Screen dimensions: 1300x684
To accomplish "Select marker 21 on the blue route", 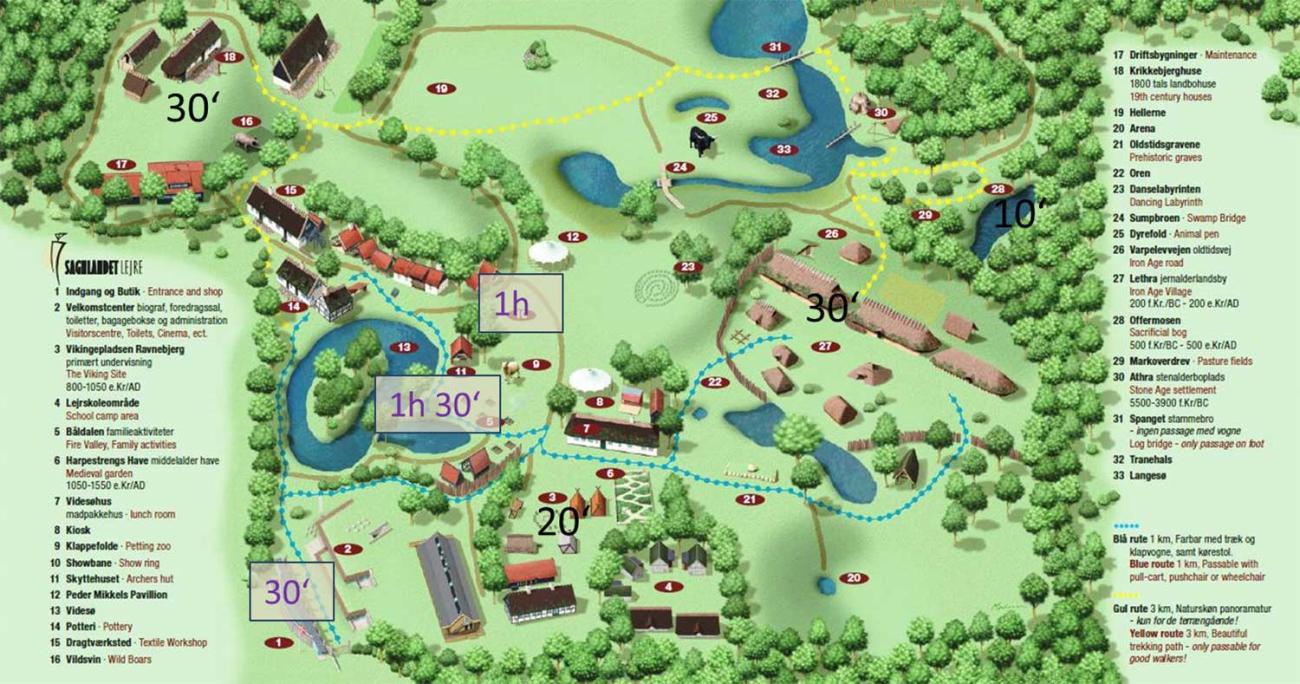I will (x=747, y=499).
